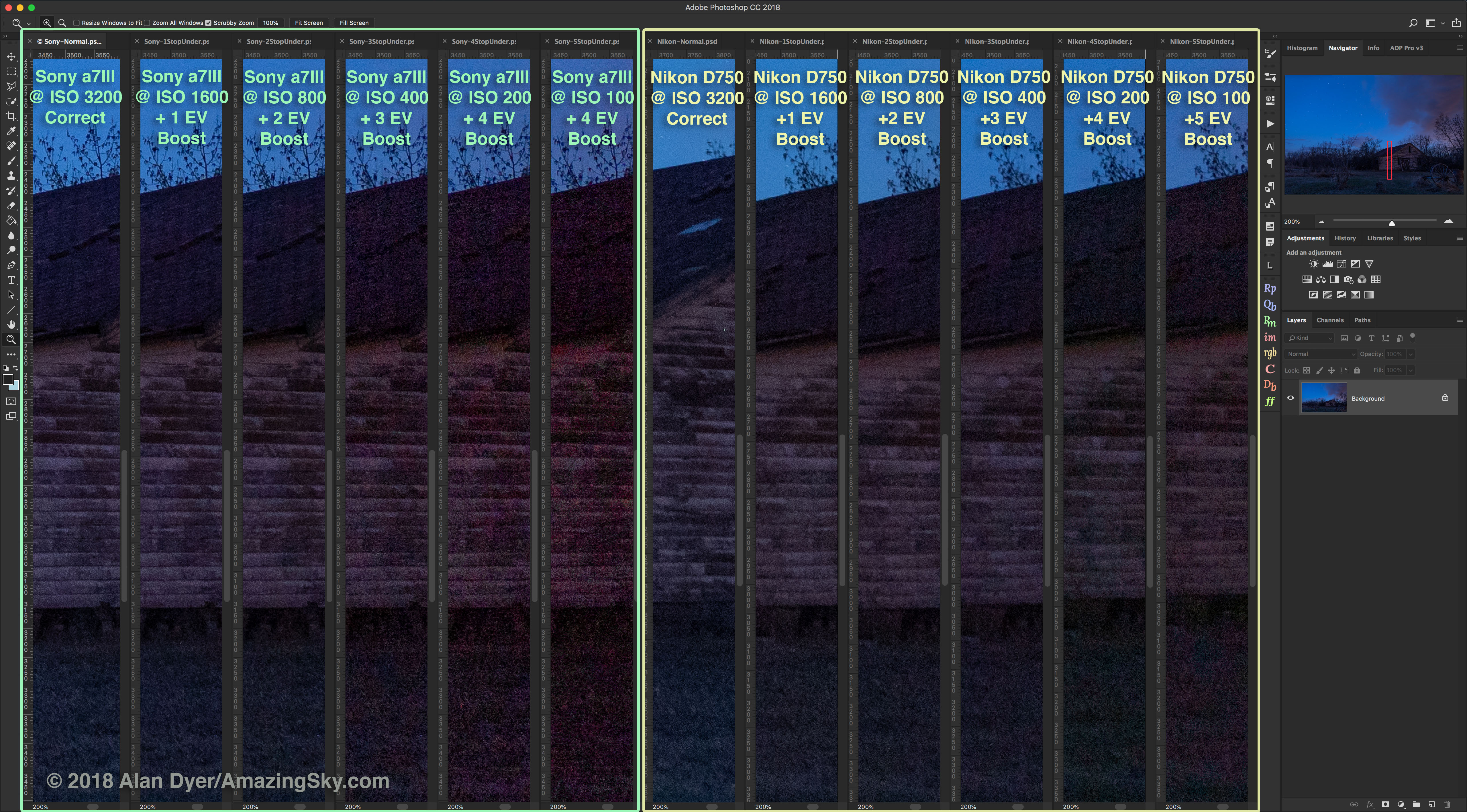Click the Fill Screen button
The image size is (1467, 812).
click(354, 23)
